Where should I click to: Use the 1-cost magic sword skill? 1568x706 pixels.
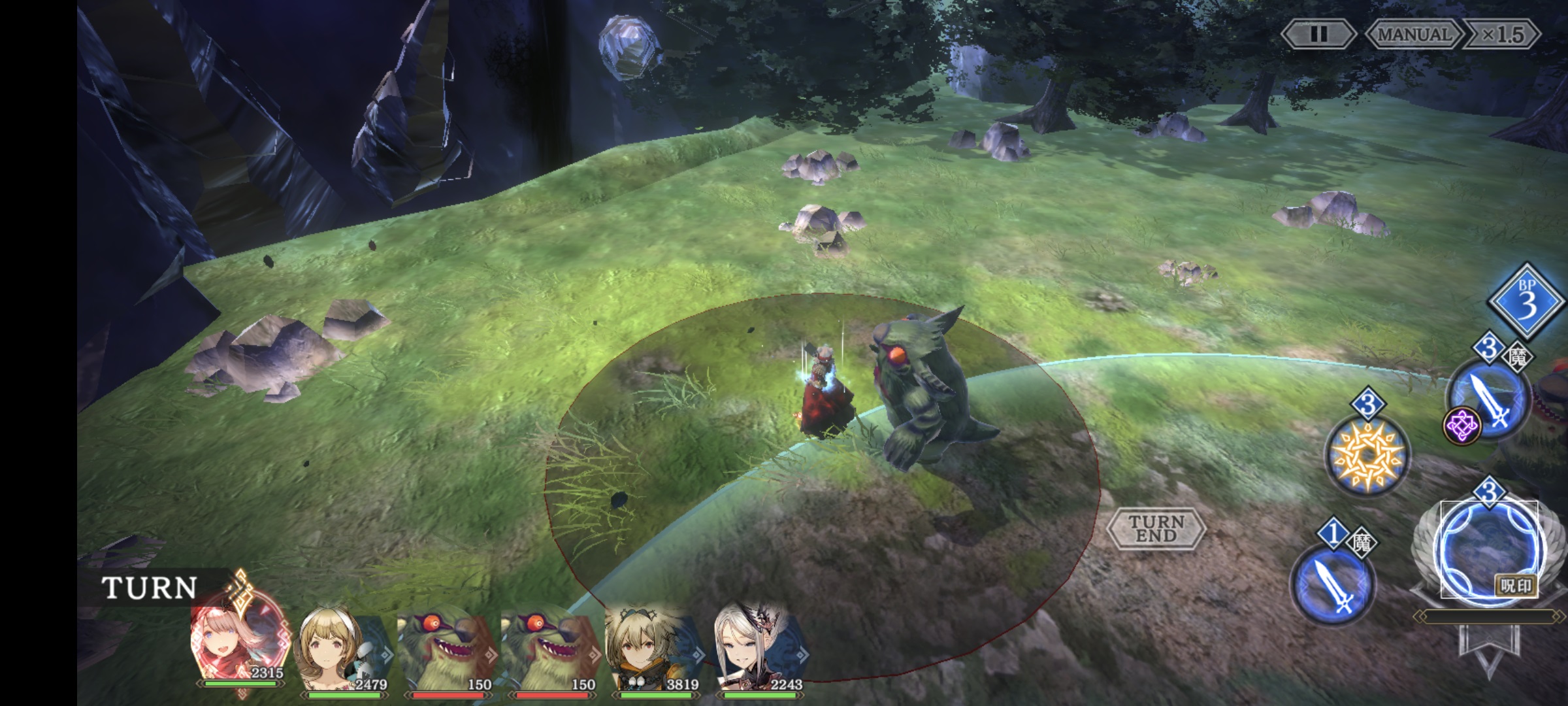1333,584
